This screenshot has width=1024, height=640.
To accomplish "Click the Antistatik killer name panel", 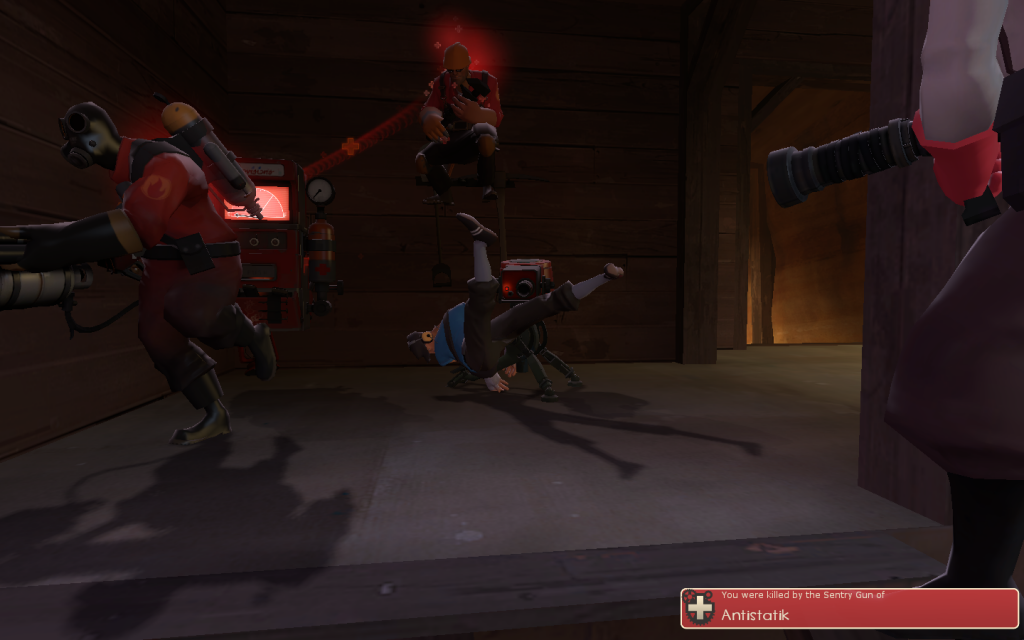I will click(850, 608).
